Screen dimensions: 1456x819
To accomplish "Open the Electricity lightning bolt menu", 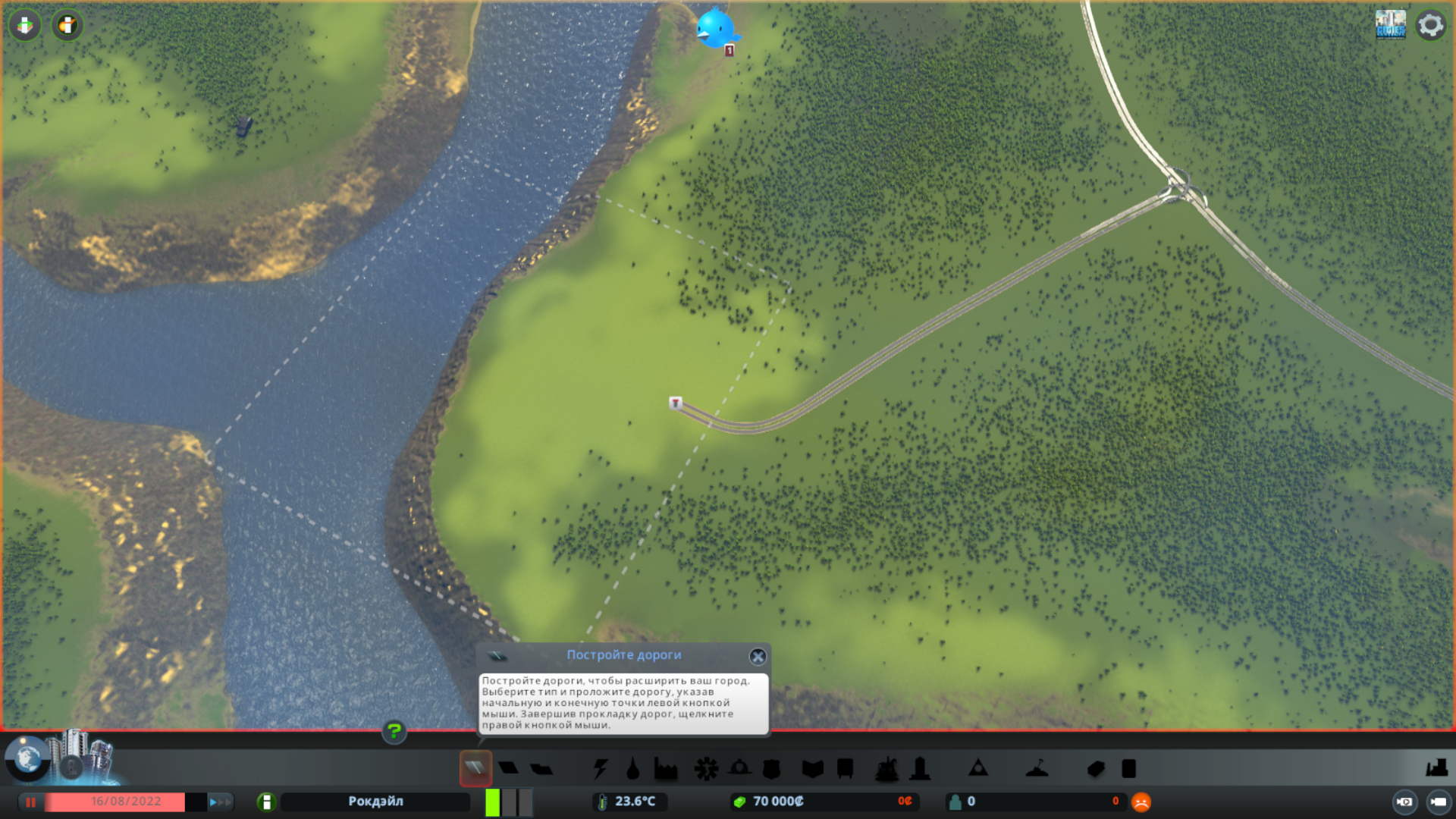I will pyautogui.click(x=600, y=769).
